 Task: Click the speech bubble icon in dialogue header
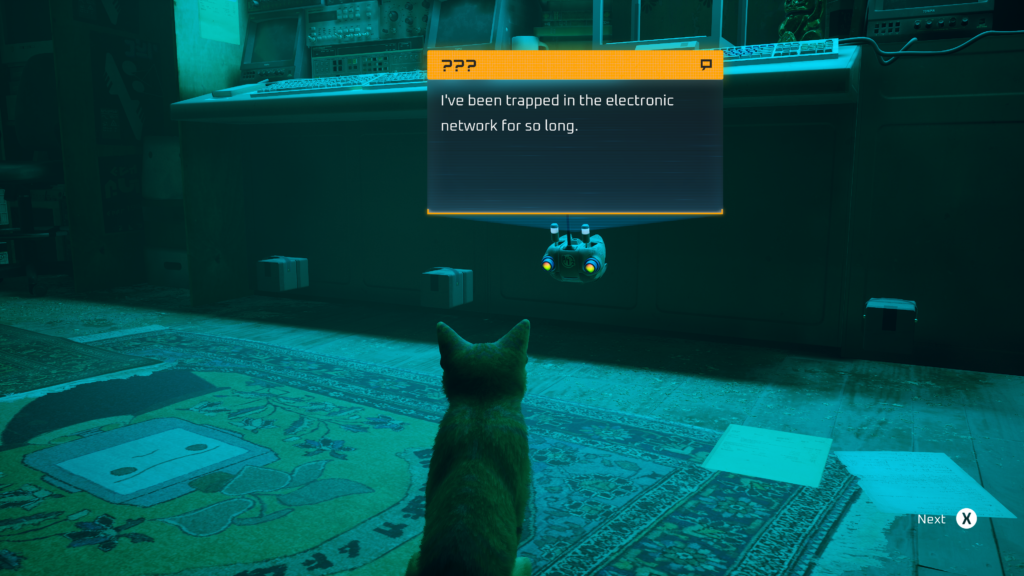[706, 65]
